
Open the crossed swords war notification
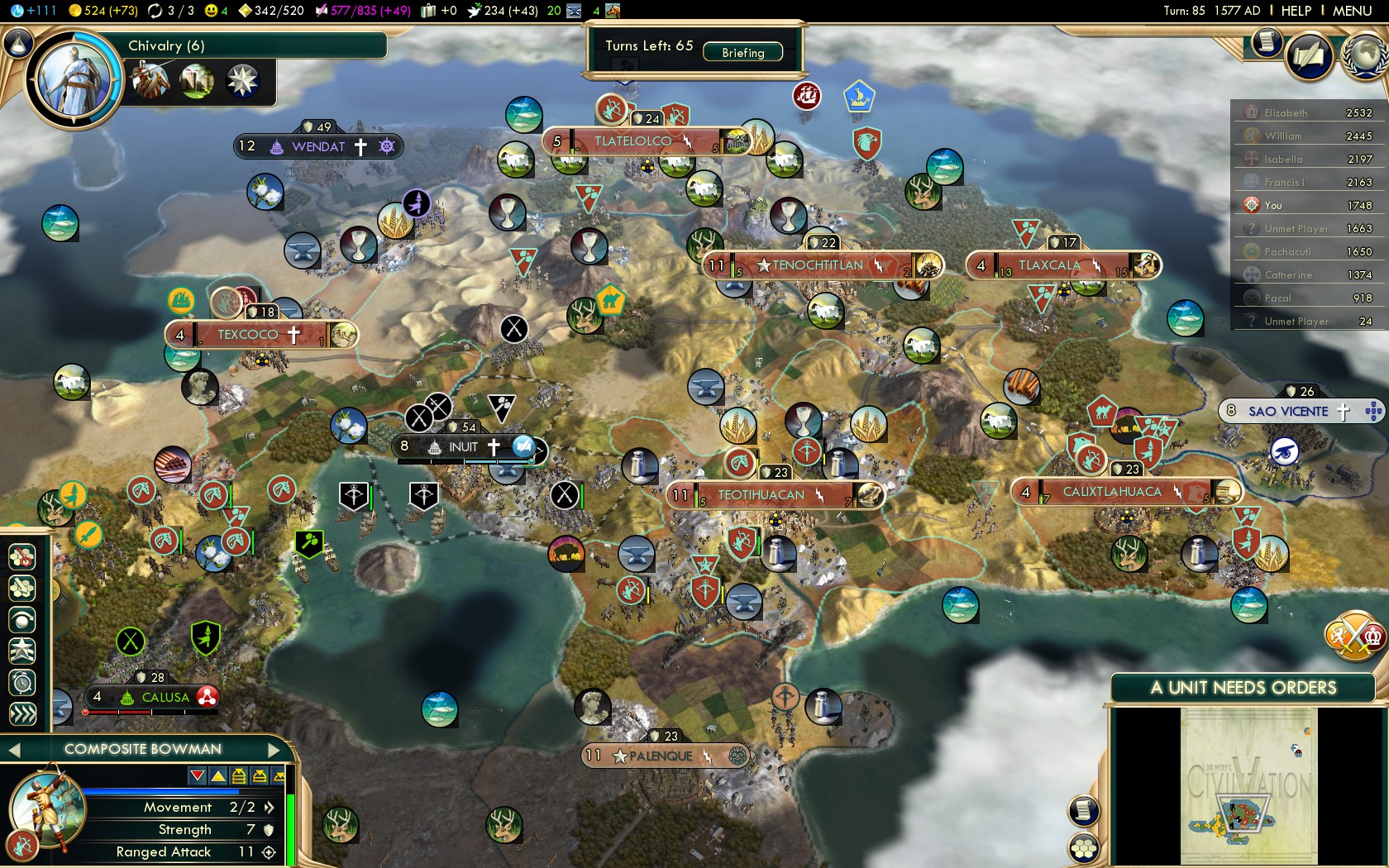click(x=1354, y=636)
